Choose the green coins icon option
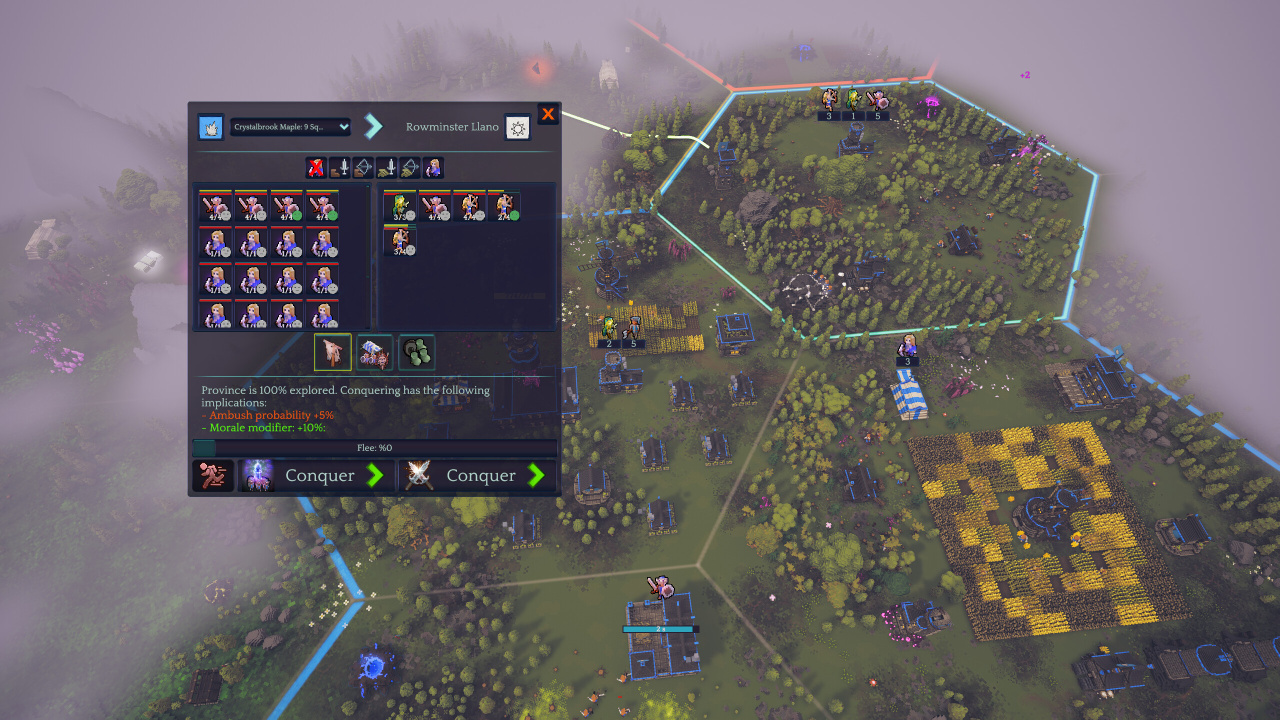Screen dimensions: 1280x720 417,352
